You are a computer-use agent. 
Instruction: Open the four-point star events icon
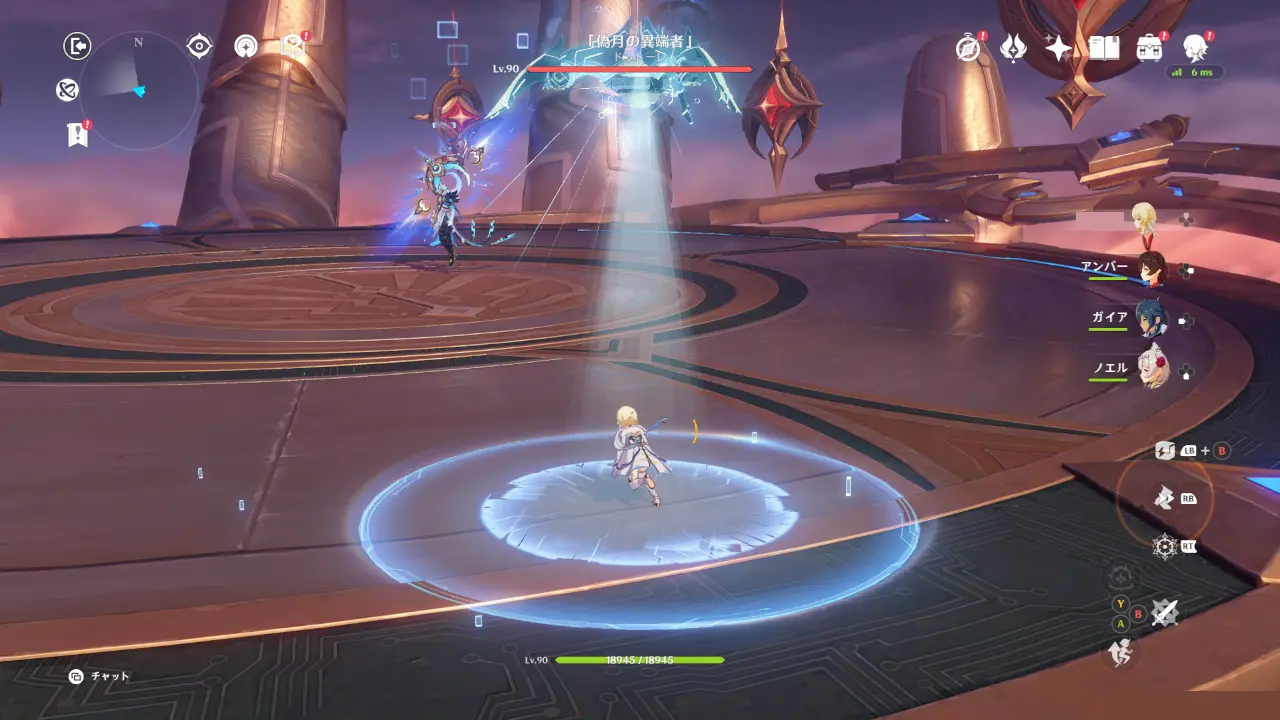[x=1058, y=47]
